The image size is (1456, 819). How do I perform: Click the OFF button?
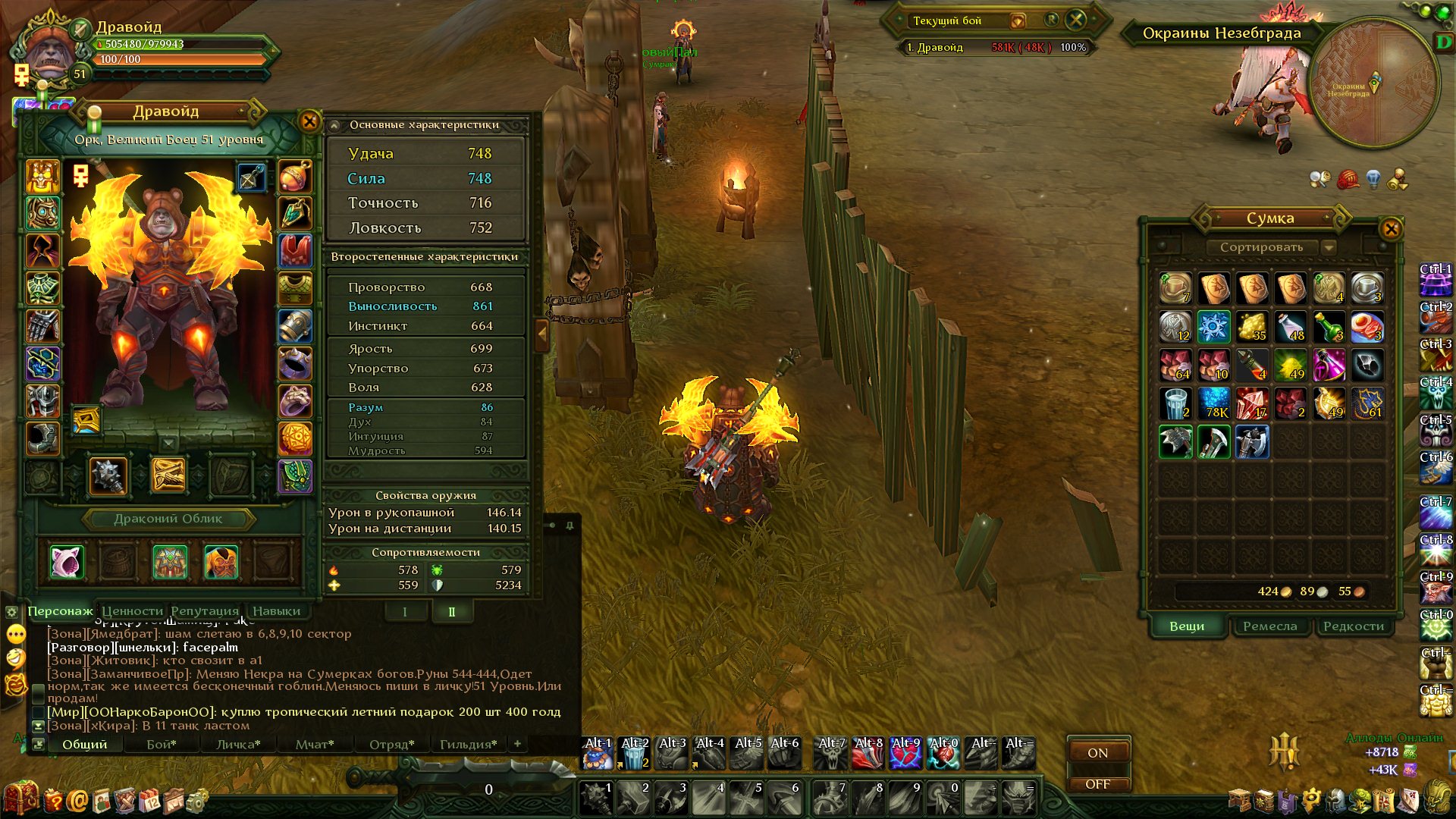click(1097, 784)
